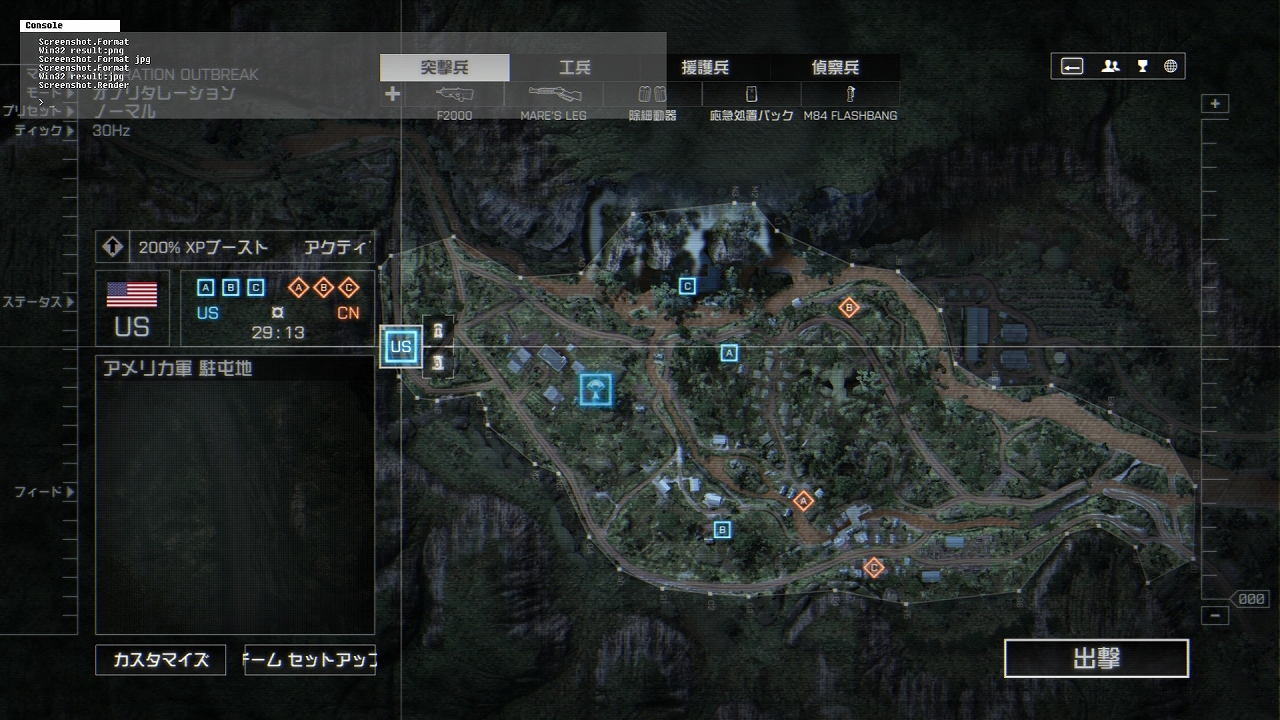Click the back arrow icon
The image size is (1280, 720).
(1072, 67)
